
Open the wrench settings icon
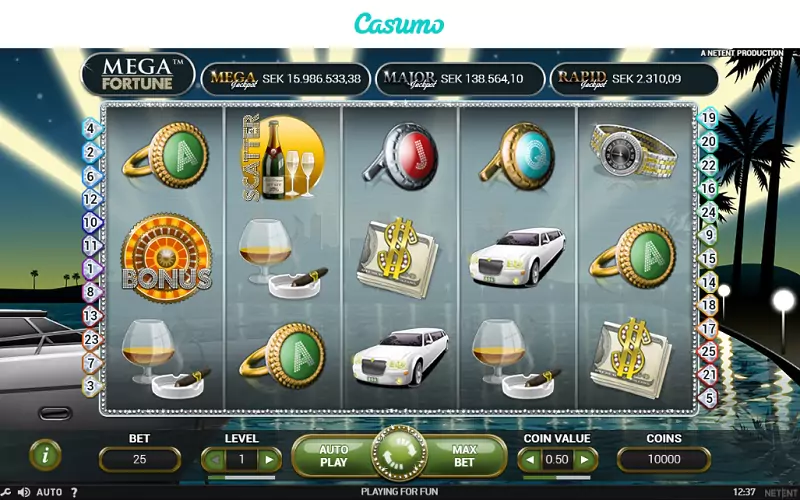(7, 492)
